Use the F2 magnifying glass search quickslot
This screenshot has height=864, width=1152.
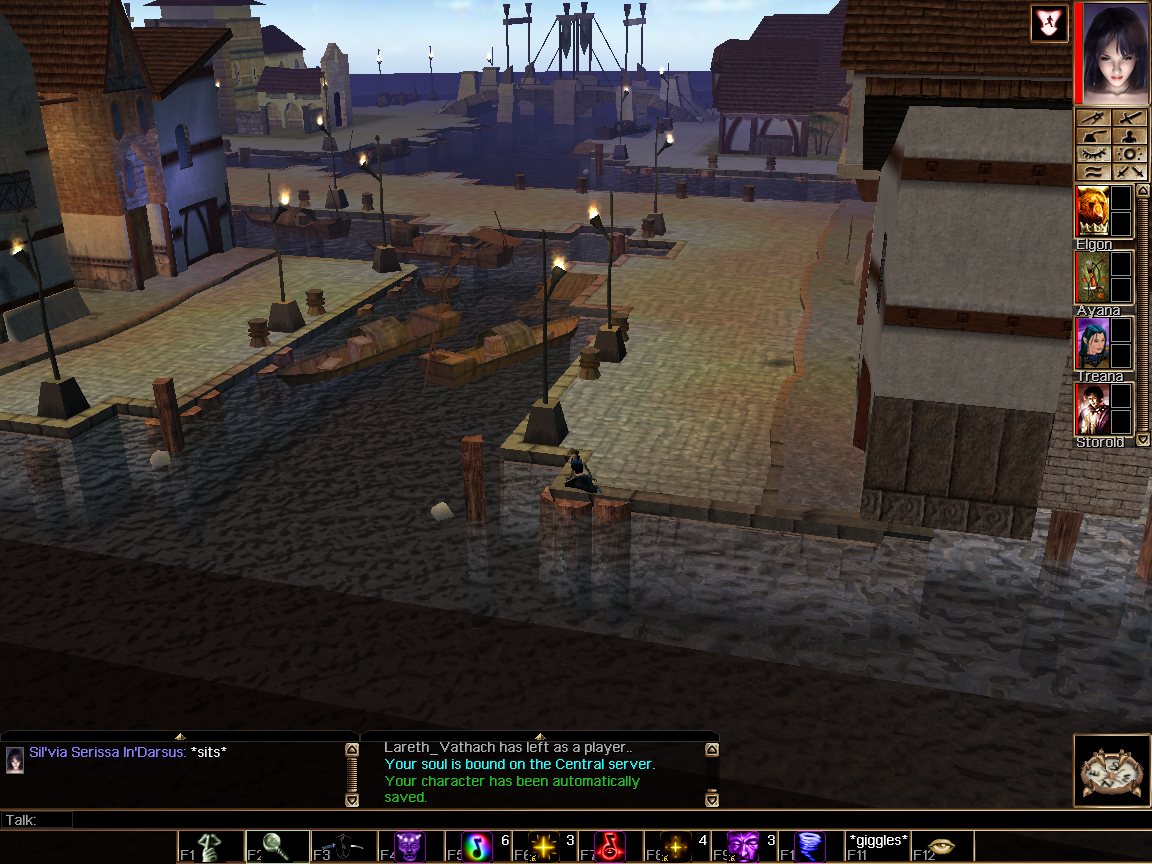coord(278,846)
